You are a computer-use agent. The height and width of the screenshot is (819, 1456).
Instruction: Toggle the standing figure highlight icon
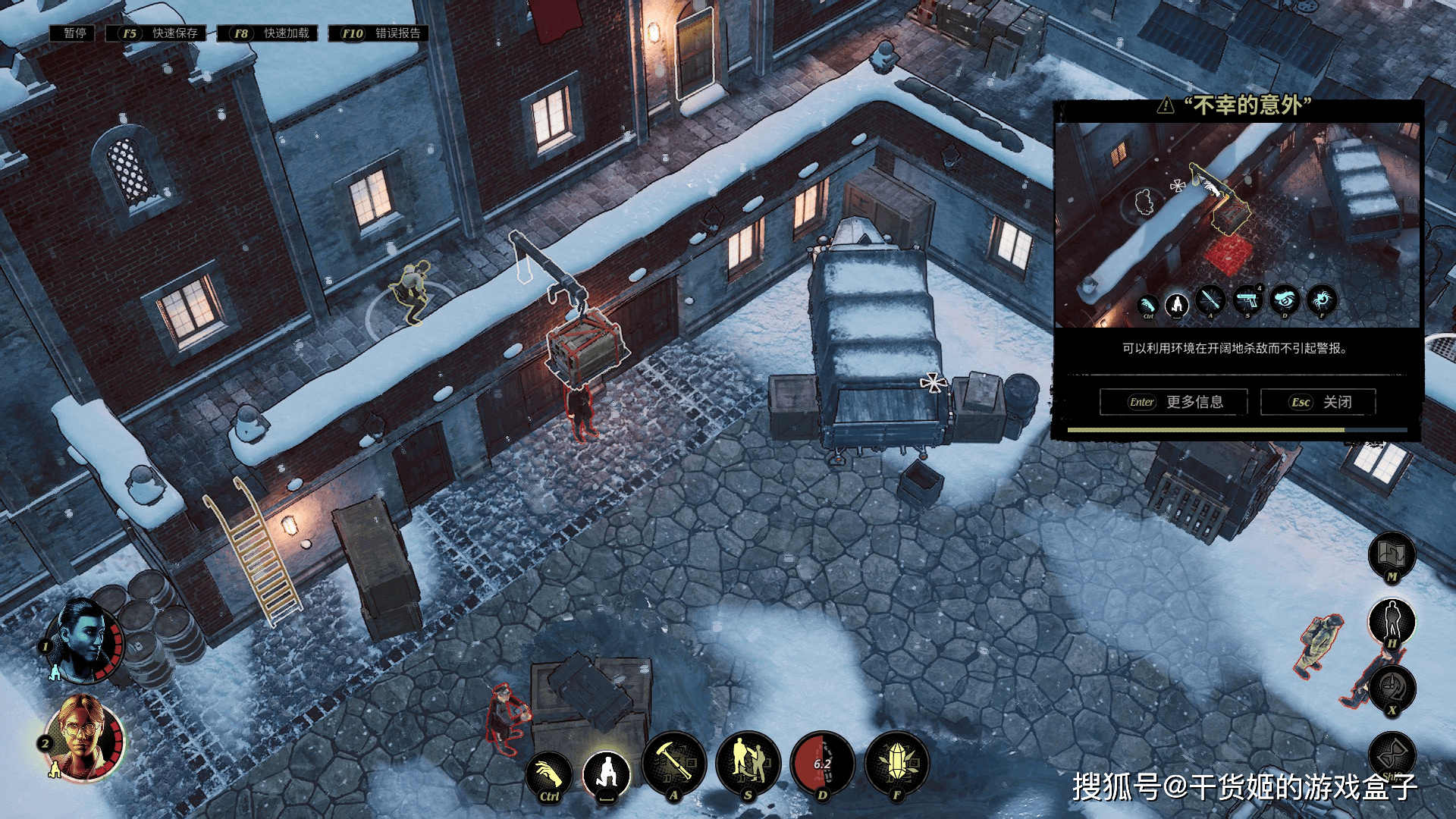[1392, 620]
